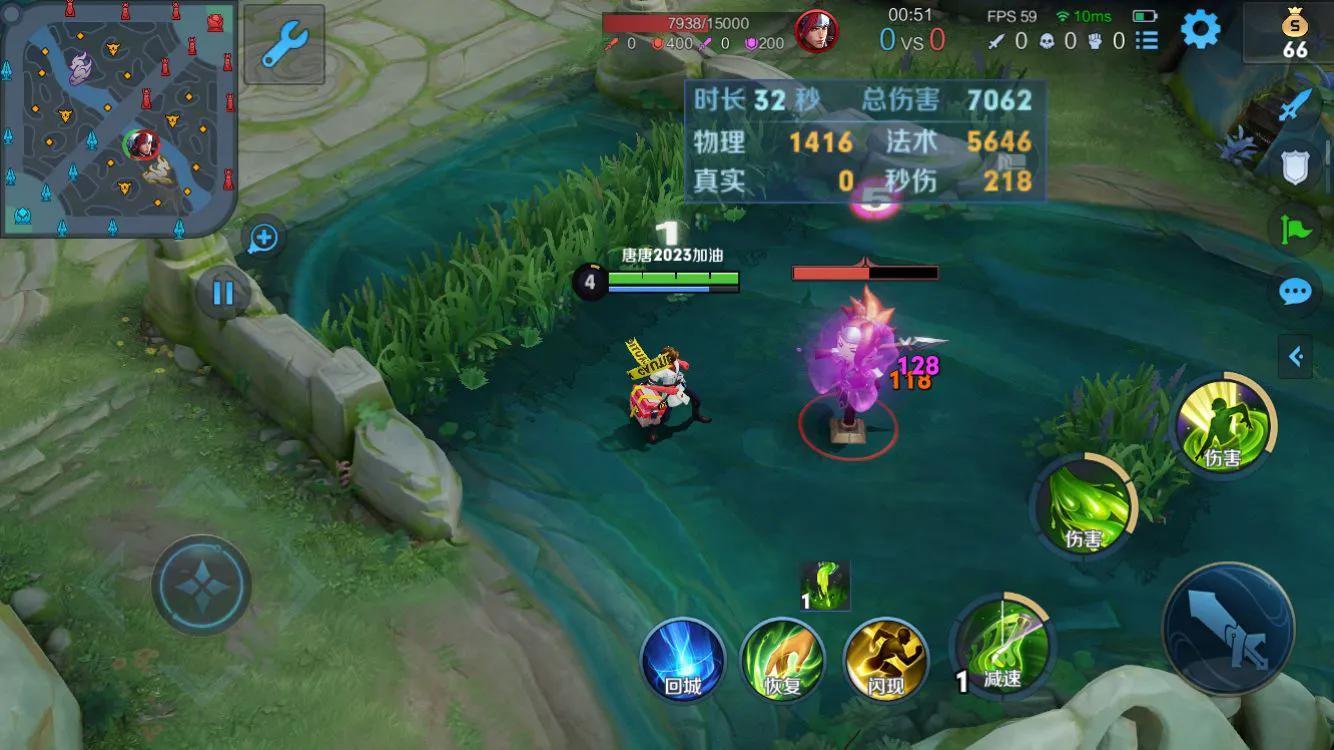
Task: Use the 回城 recall skill
Action: (x=683, y=661)
